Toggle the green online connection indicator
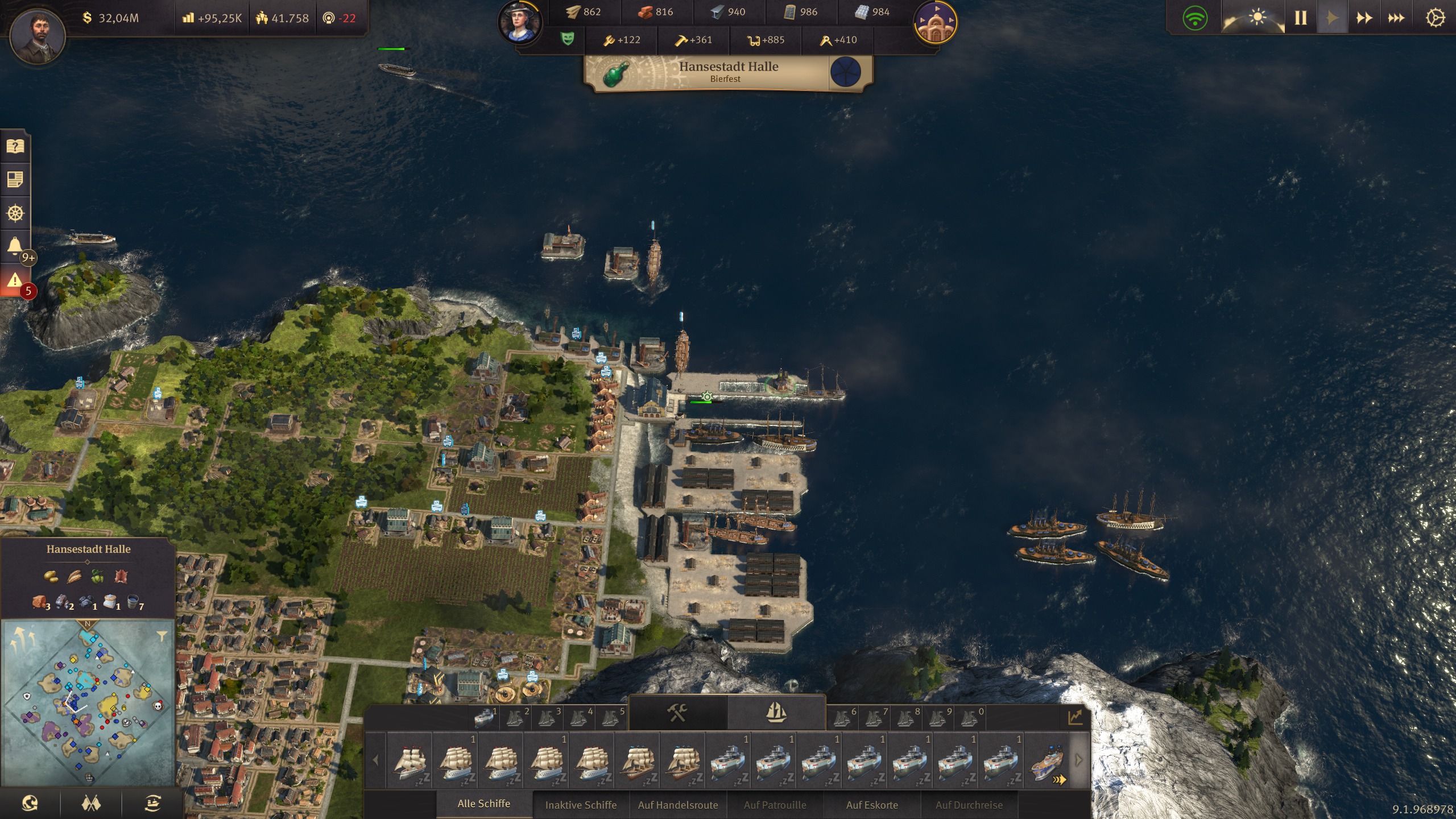The height and width of the screenshot is (819, 1456). pos(1196,17)
